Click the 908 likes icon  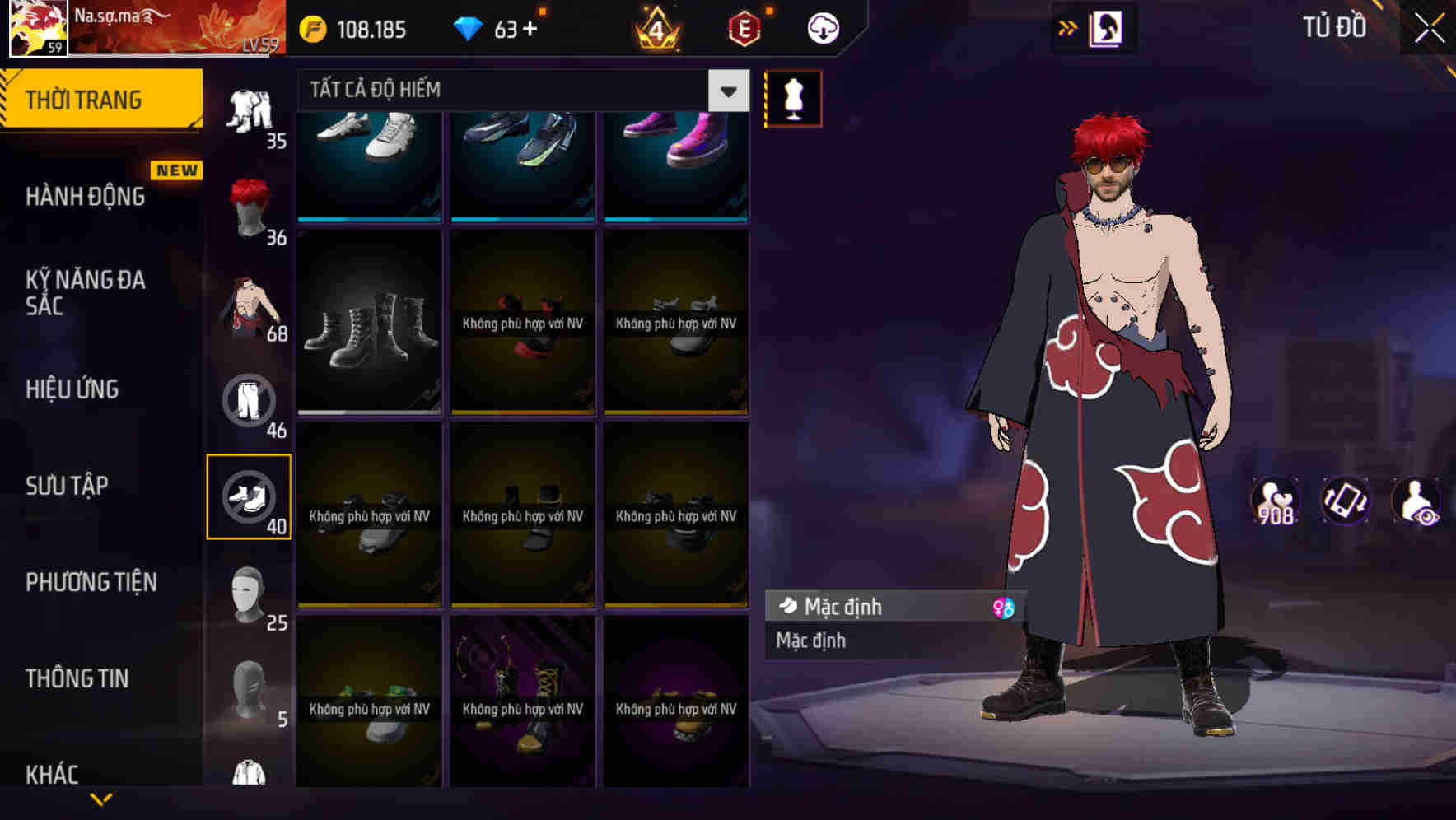coord(1276,502)
